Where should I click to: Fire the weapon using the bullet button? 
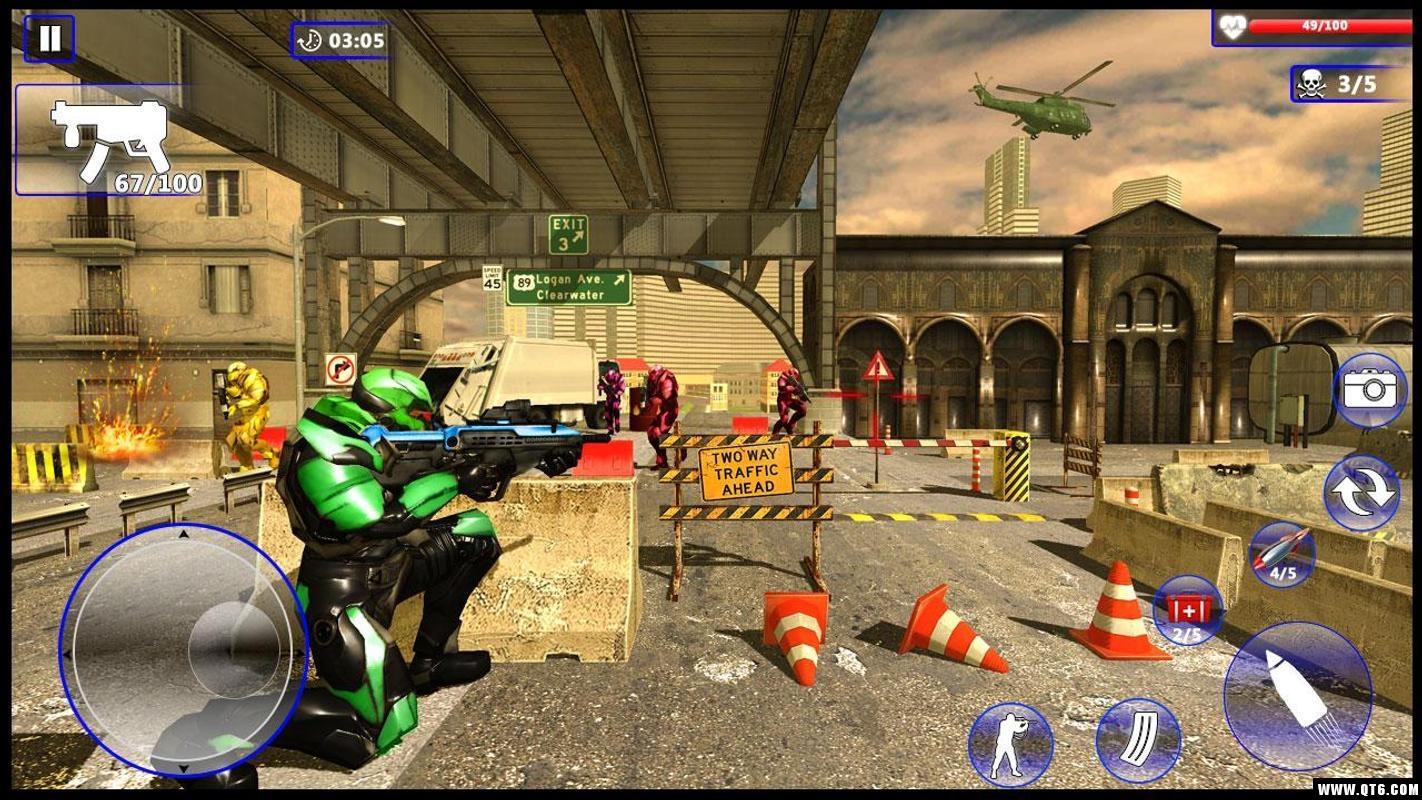tap(1297, 695)
